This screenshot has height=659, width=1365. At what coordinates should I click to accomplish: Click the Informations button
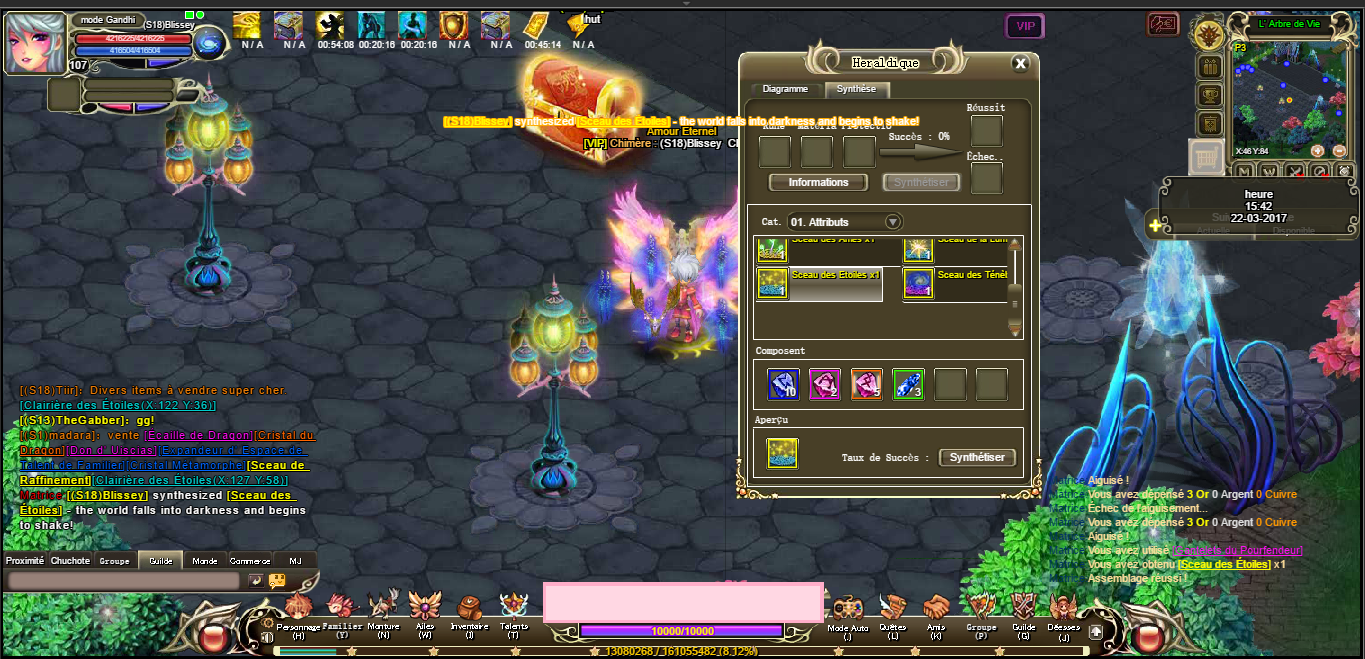point(818,183)
